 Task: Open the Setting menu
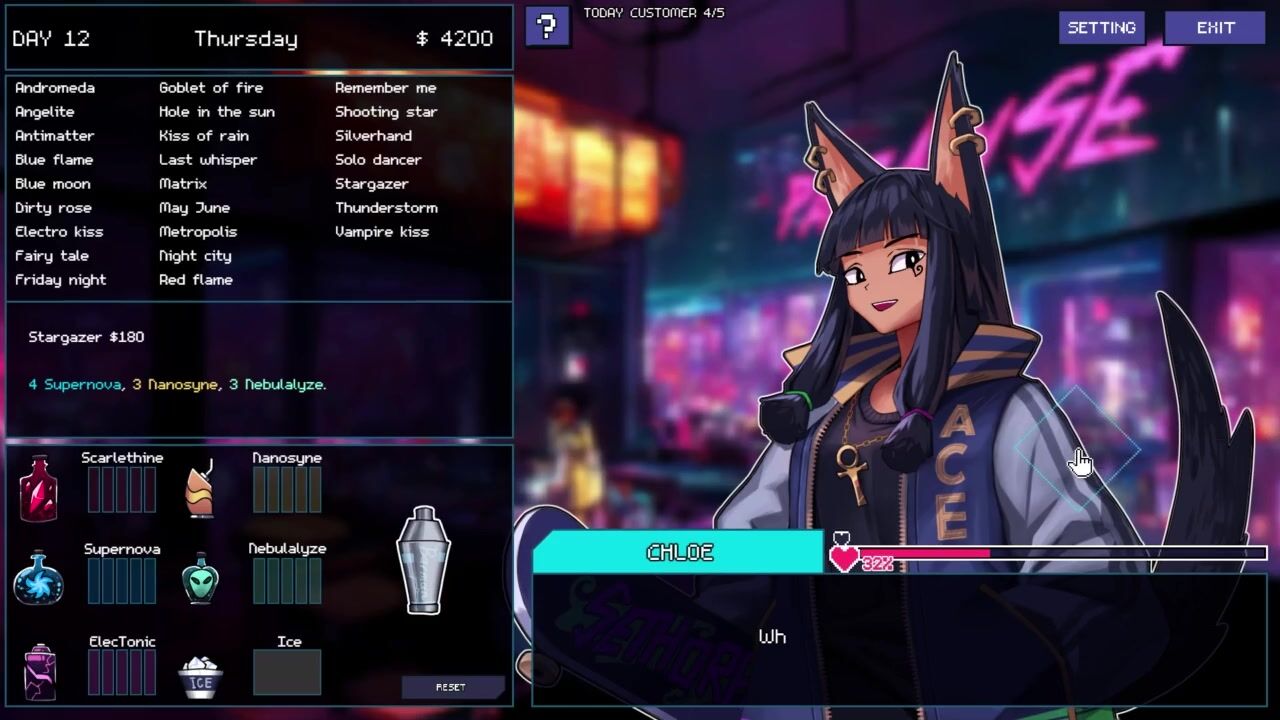coord(1101,28)
